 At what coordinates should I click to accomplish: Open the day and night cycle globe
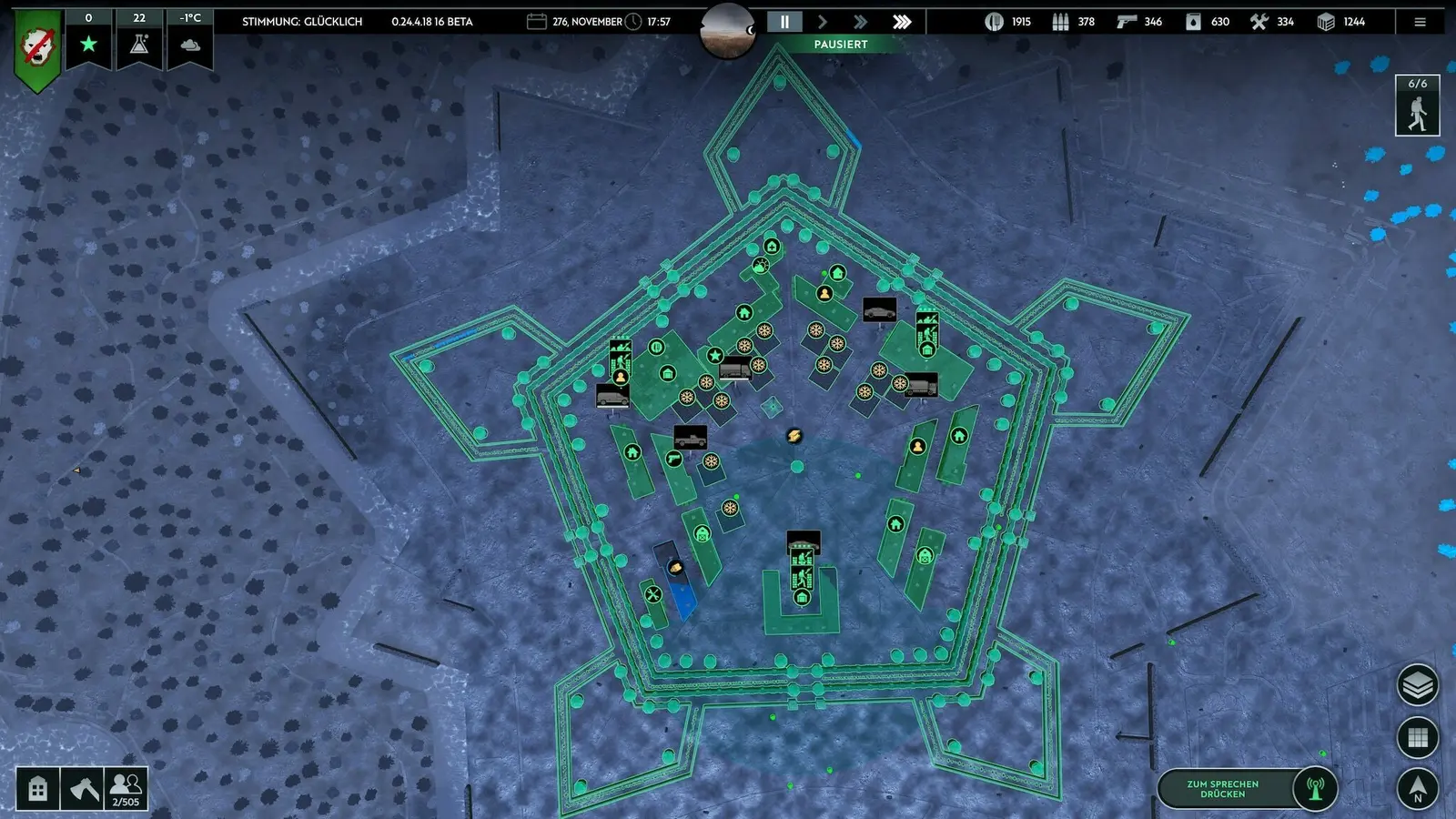click(x=727, y=29)
